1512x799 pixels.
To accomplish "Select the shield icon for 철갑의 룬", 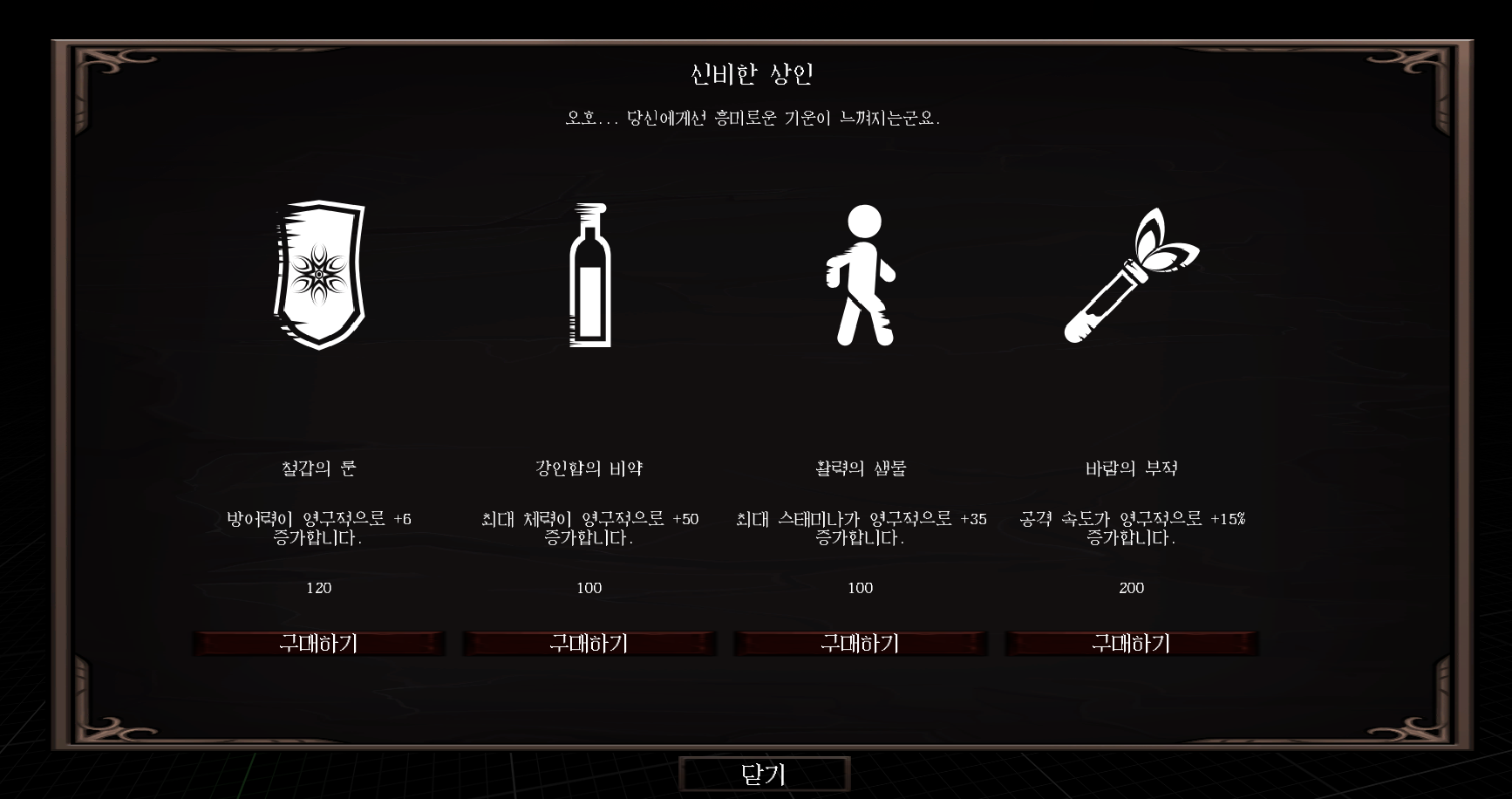I will pos(321,276).
